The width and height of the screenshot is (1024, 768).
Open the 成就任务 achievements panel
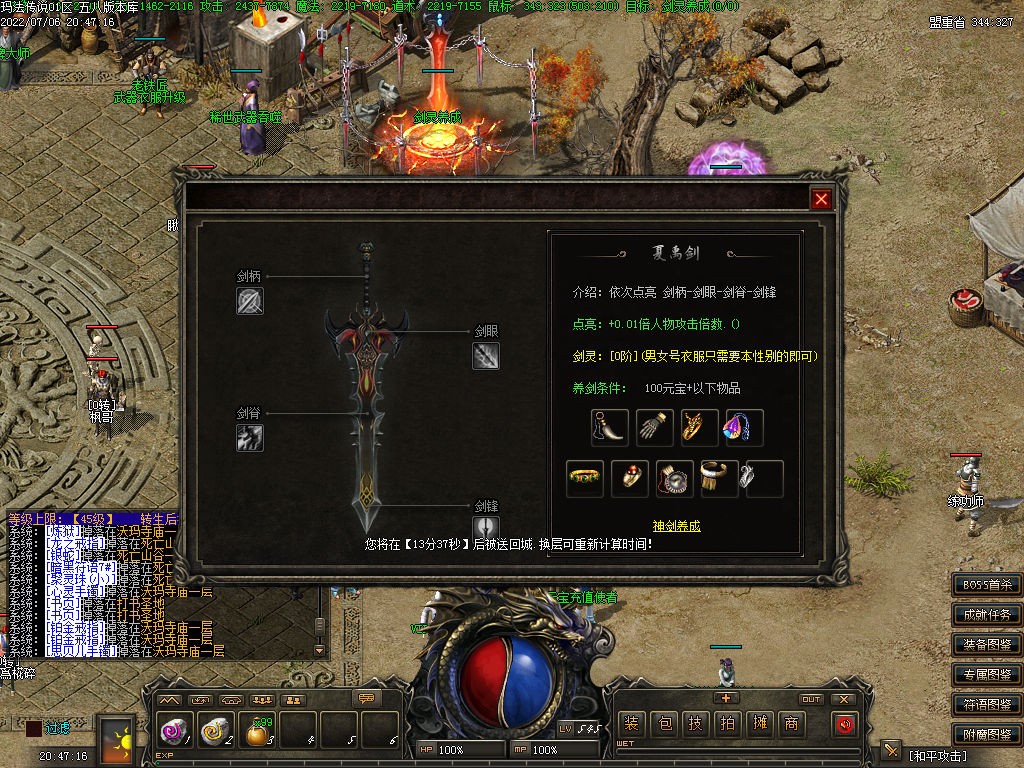pyautogui.click(x=986, y=615)
